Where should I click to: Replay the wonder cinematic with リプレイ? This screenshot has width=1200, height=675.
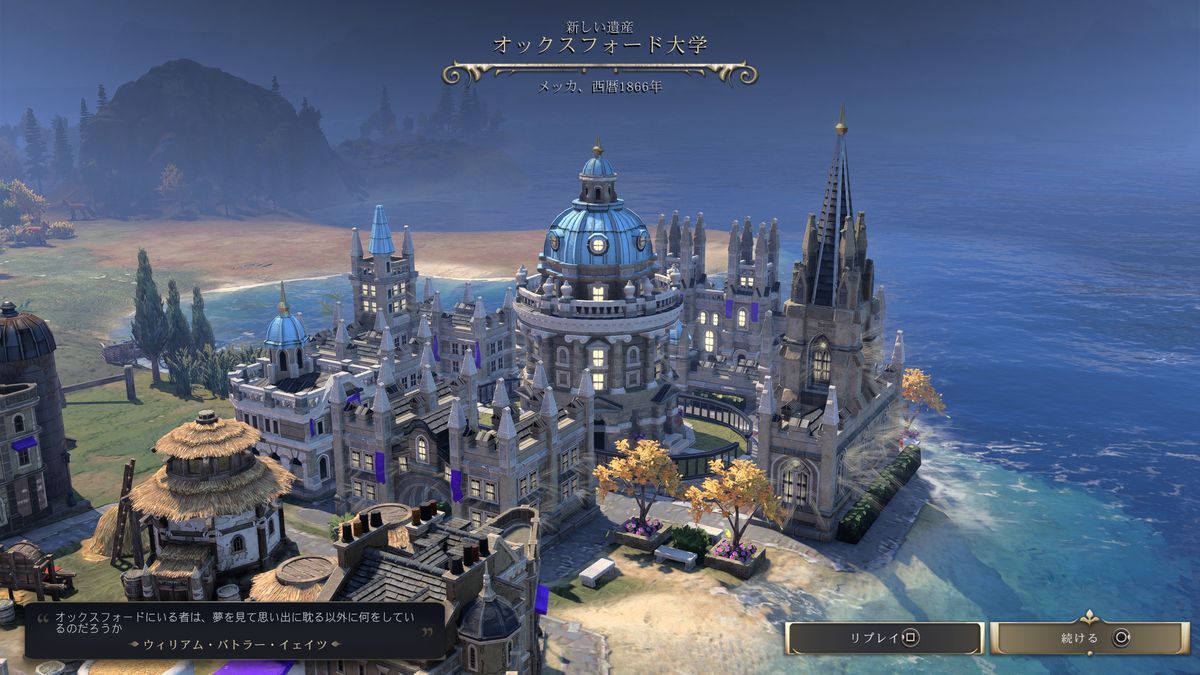tap(884, 638)
